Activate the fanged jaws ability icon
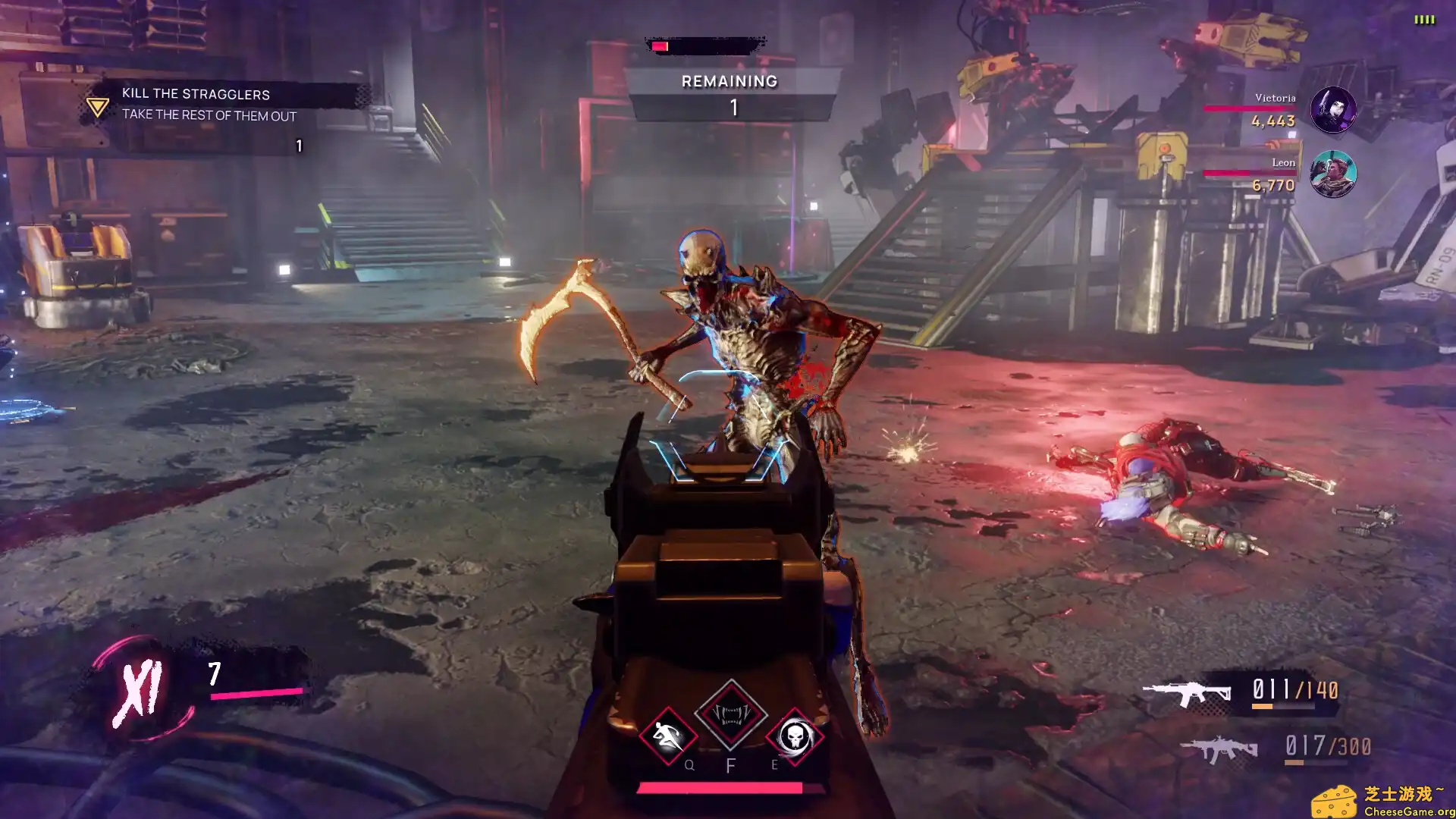 (x=730, y=714)
